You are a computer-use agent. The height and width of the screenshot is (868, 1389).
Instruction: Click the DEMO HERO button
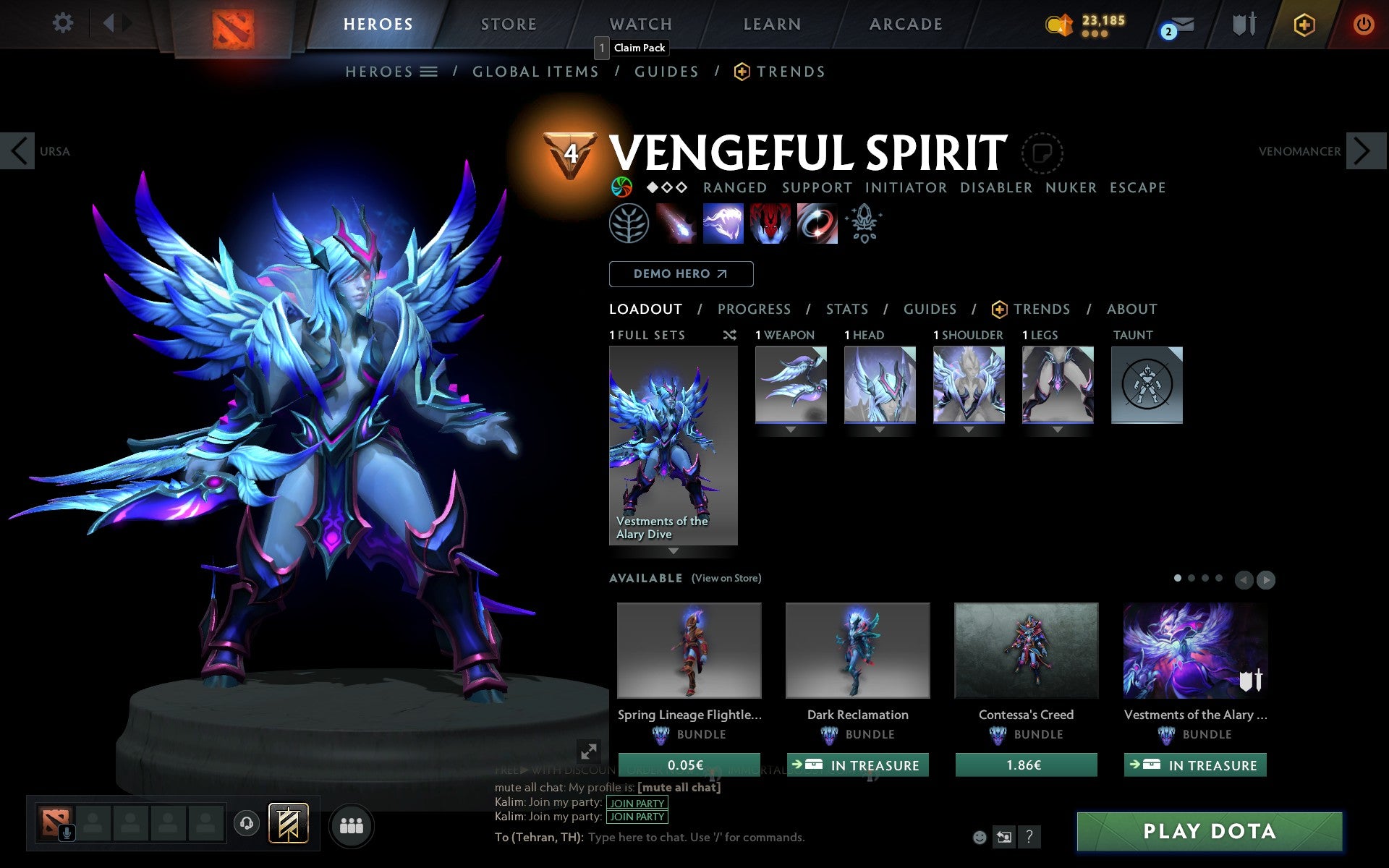681,274
